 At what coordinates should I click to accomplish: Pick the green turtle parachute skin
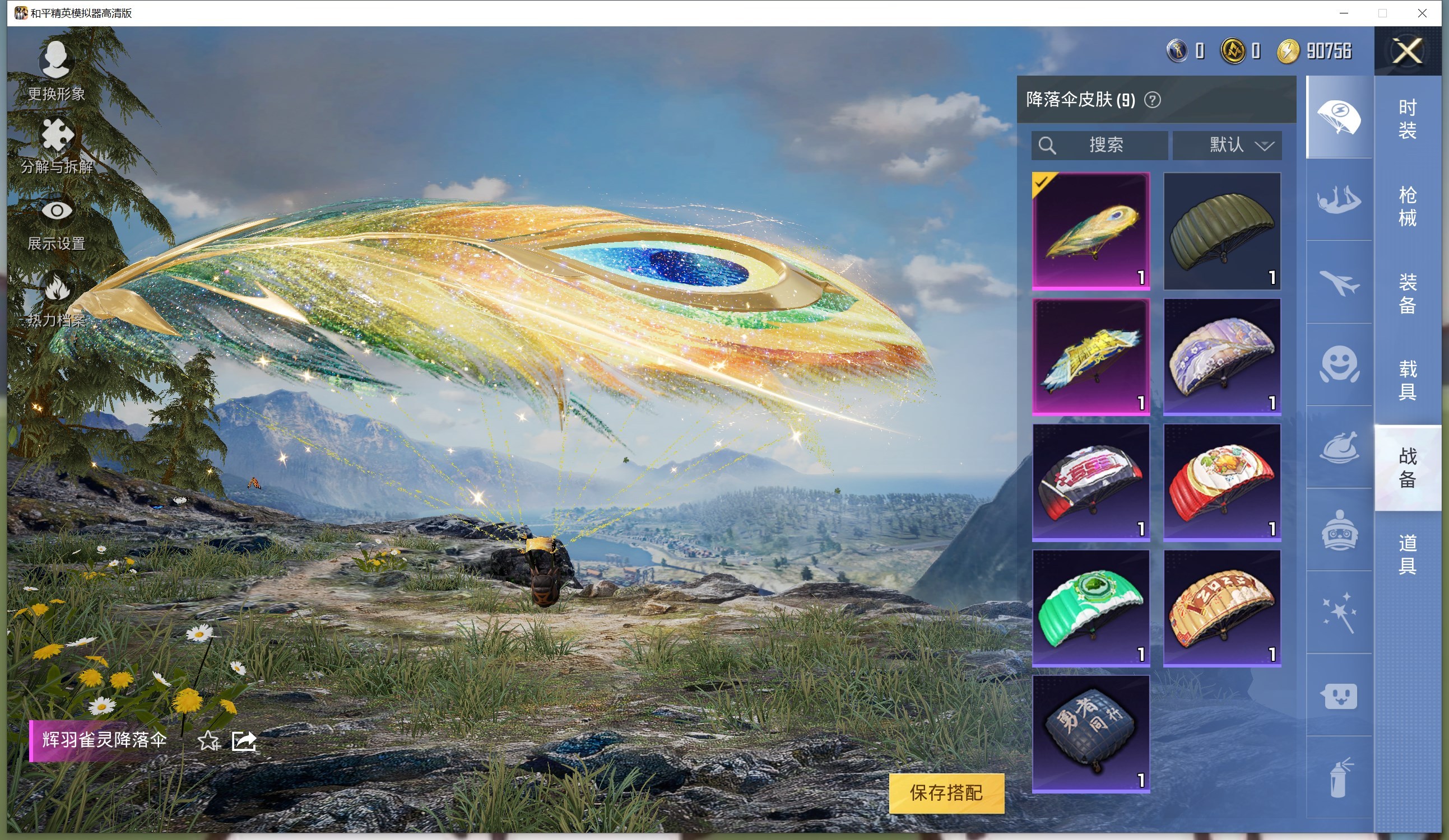point(1091,608)
